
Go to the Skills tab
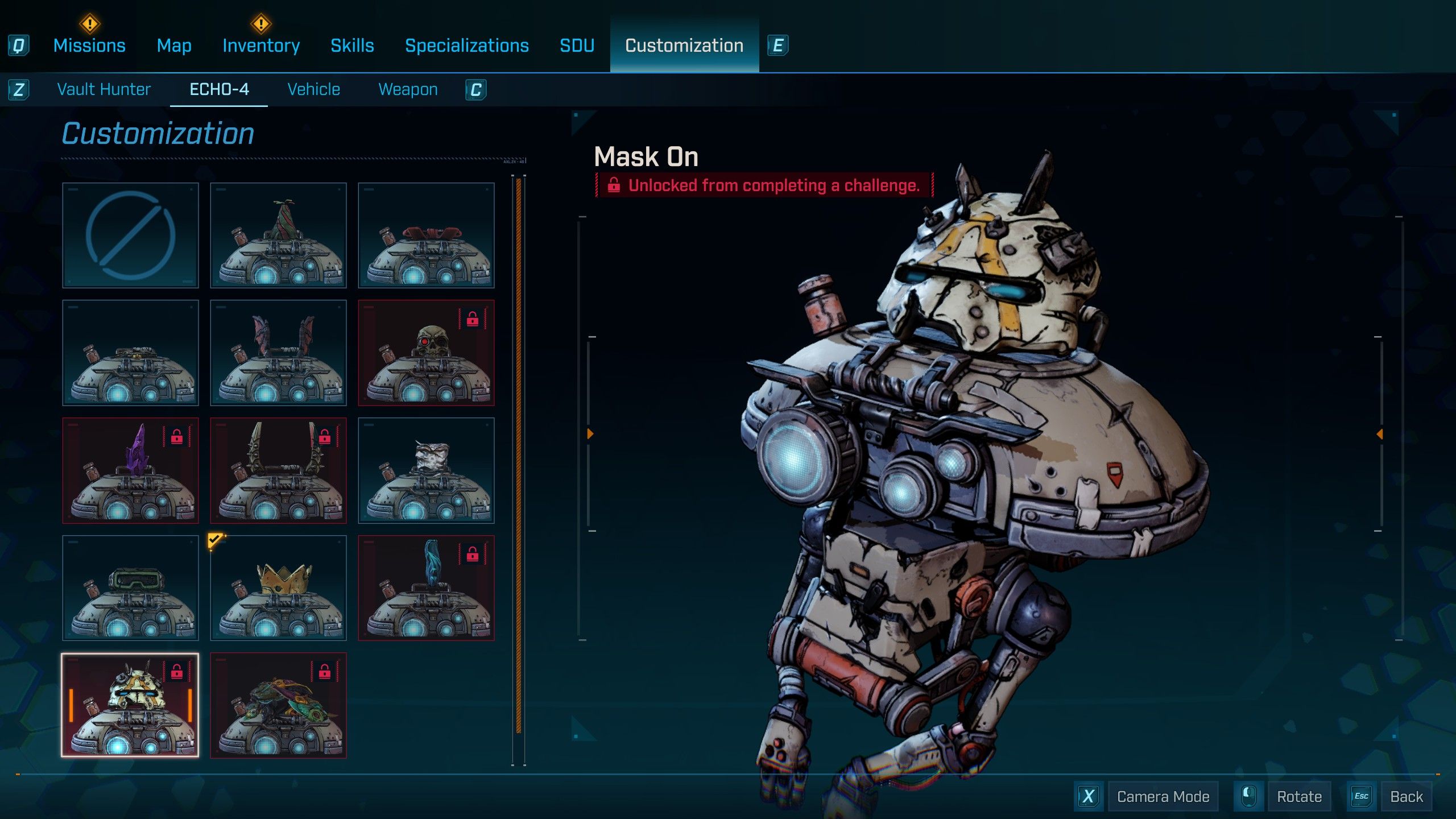(352, 45)
